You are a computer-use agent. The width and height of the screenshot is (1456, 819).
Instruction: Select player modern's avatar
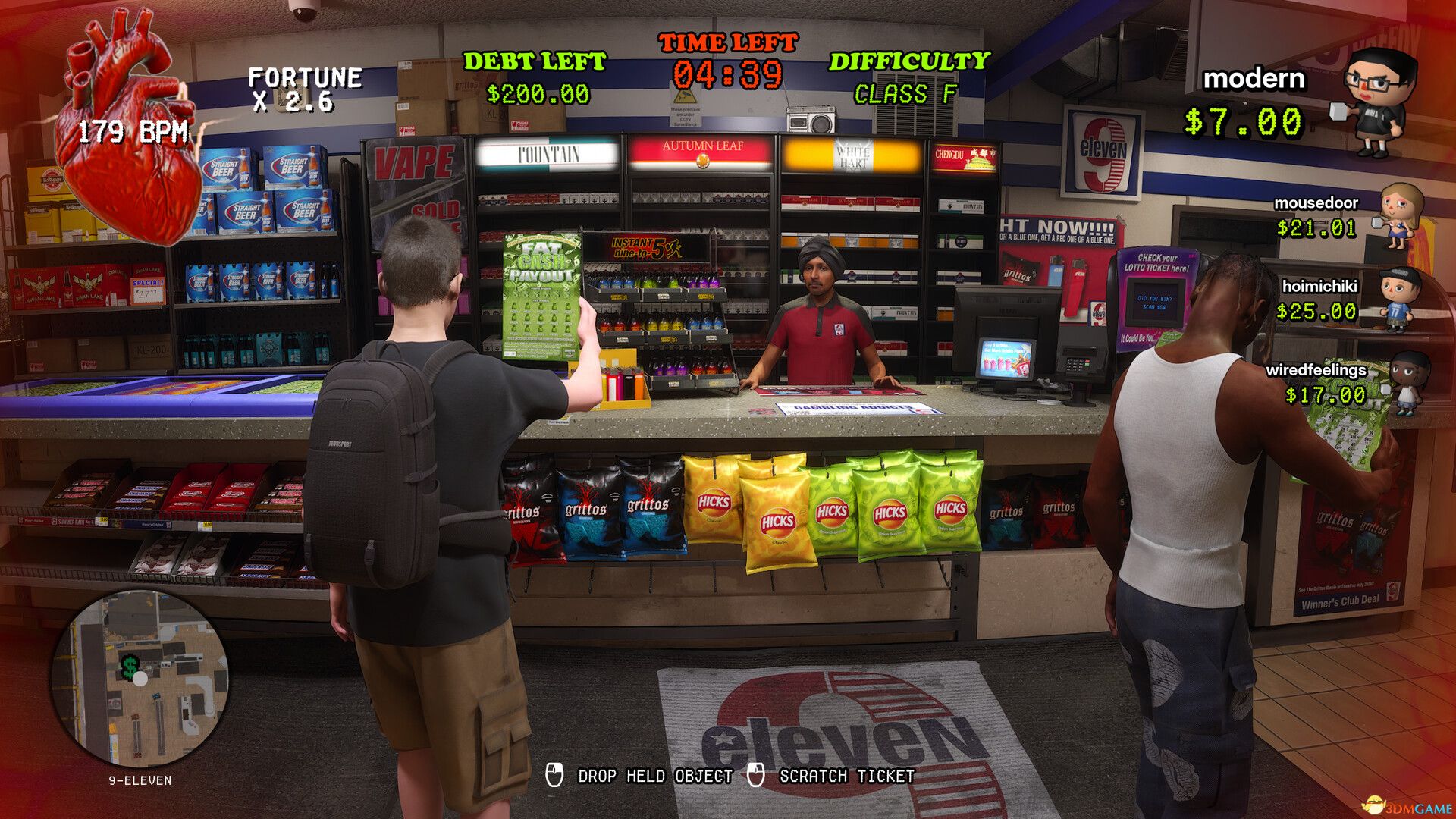(1378, 100)
